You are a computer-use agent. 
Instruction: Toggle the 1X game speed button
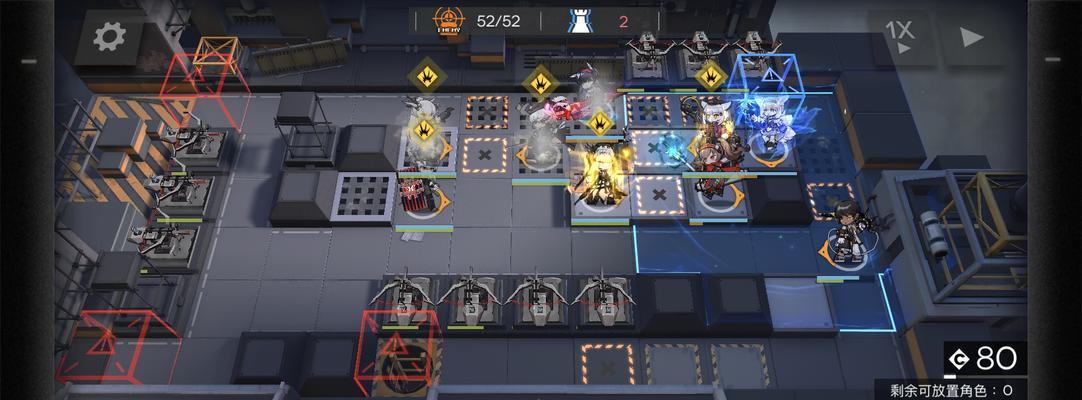point(899,36)
